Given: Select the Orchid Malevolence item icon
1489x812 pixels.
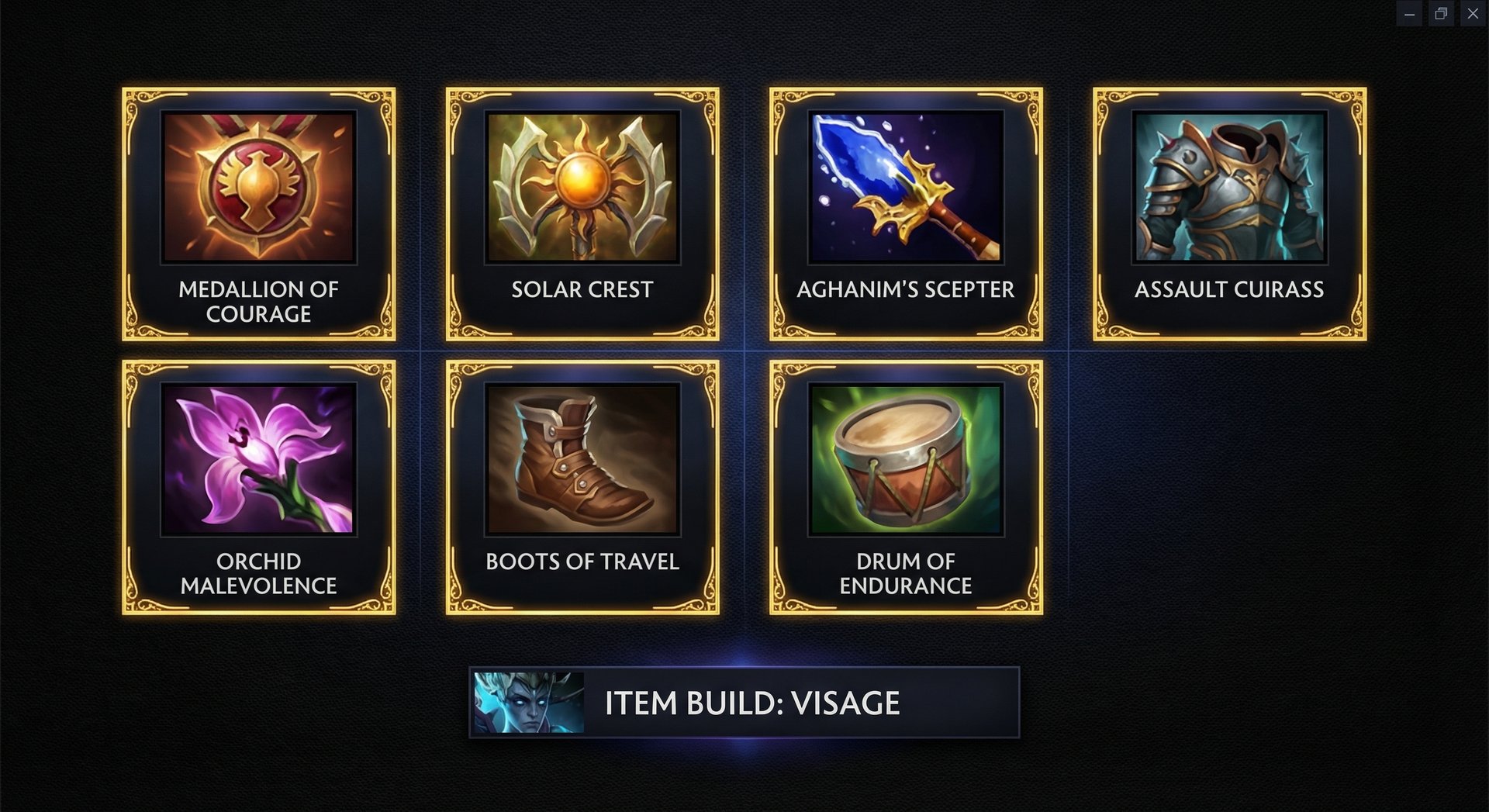Looking at the screenshot, I should [x=258, y=460].
